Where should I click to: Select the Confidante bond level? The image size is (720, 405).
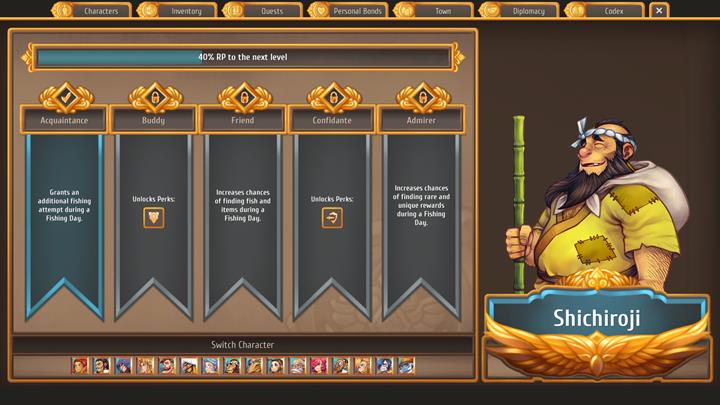tap(332, 120)
